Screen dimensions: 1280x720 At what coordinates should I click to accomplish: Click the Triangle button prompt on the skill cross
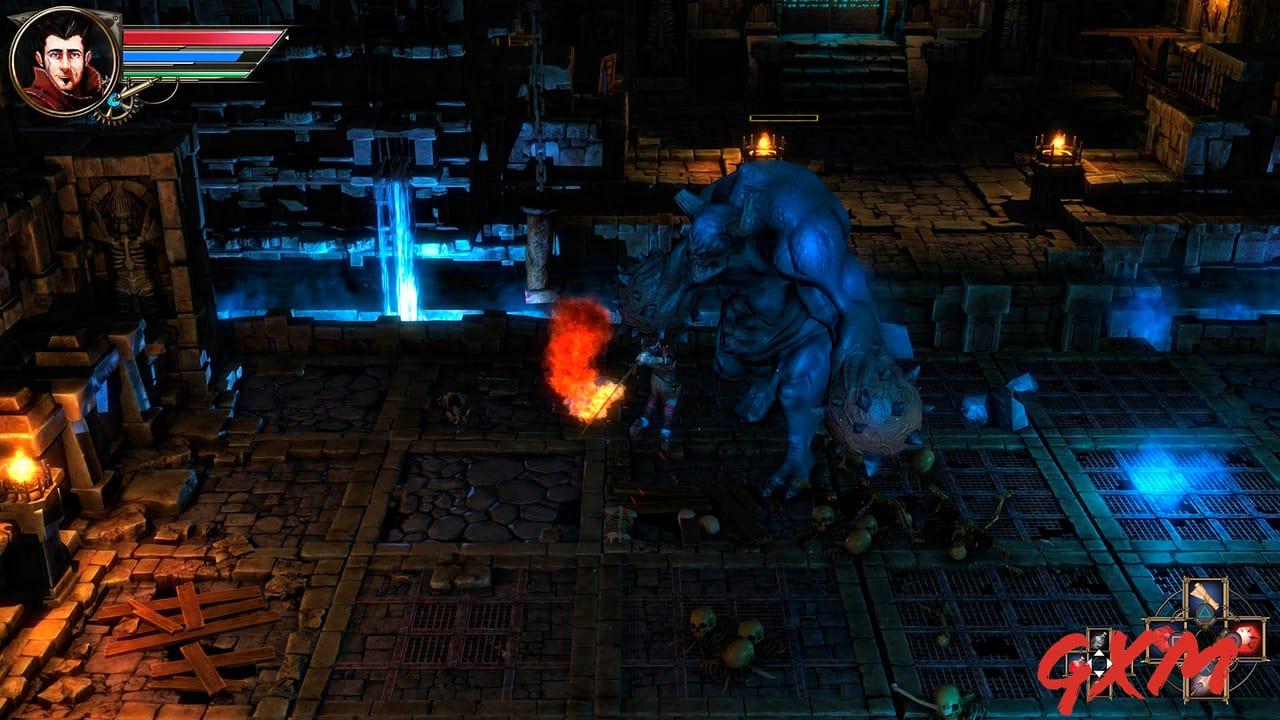(1204, 612)
